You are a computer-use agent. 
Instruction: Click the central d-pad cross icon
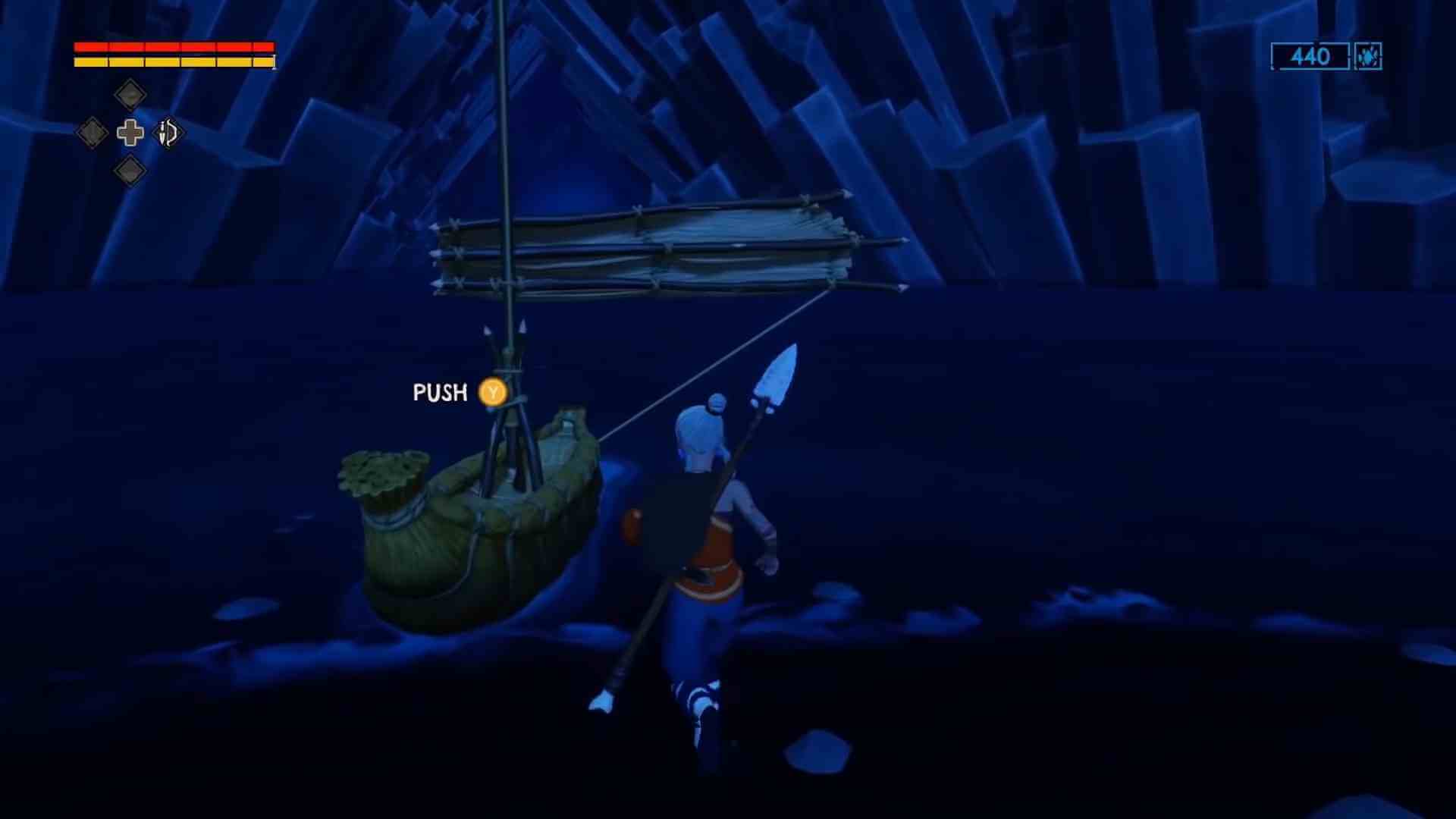130,133
